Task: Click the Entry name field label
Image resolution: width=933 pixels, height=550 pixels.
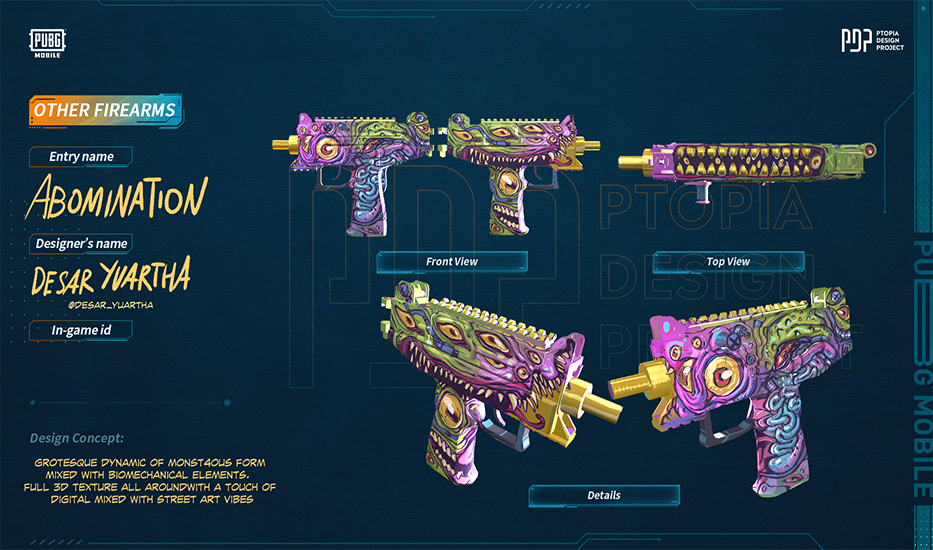Action: (x=81, y=156)
